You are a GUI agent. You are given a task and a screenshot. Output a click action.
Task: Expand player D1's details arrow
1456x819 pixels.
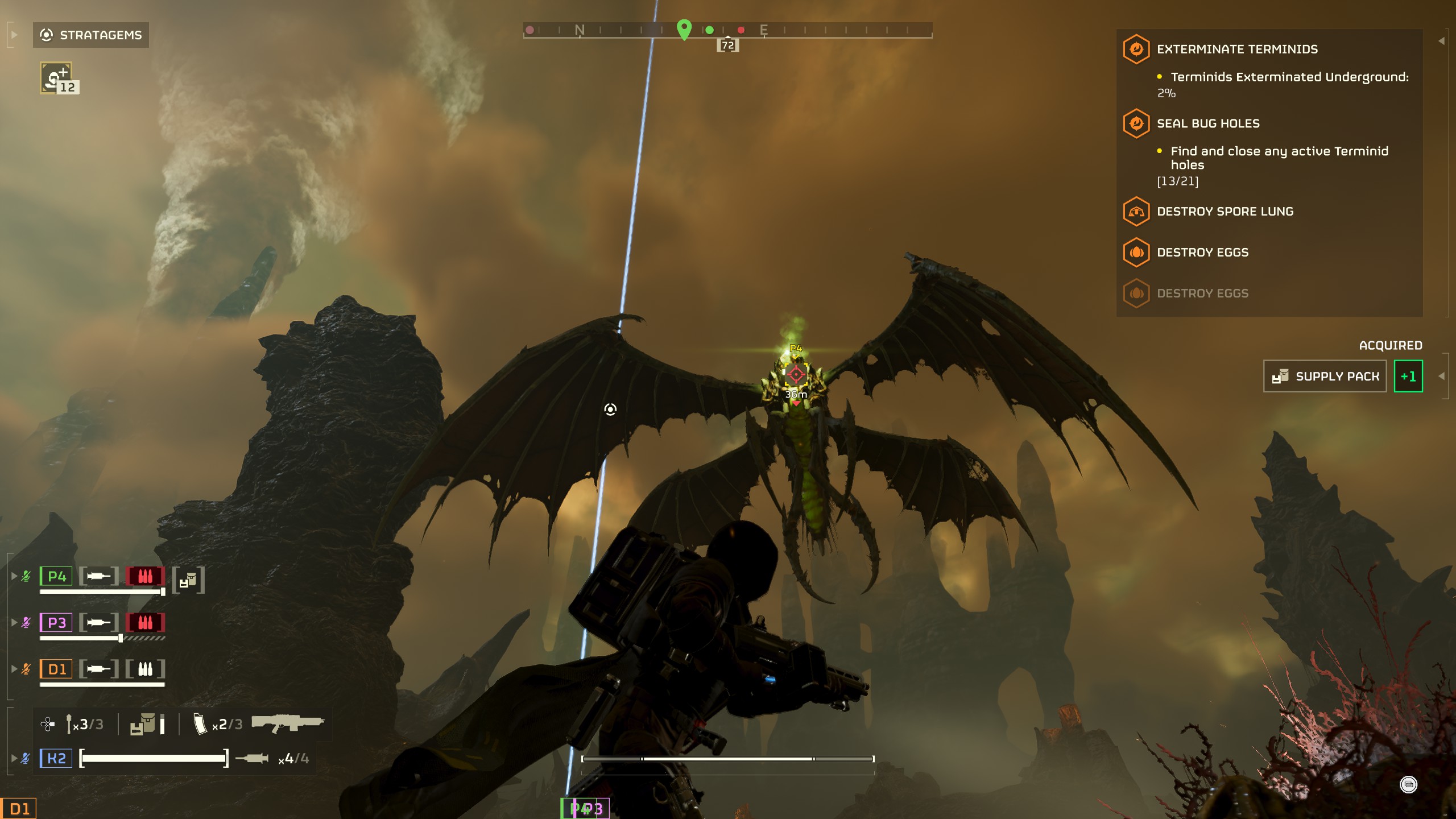coord(14,669)
